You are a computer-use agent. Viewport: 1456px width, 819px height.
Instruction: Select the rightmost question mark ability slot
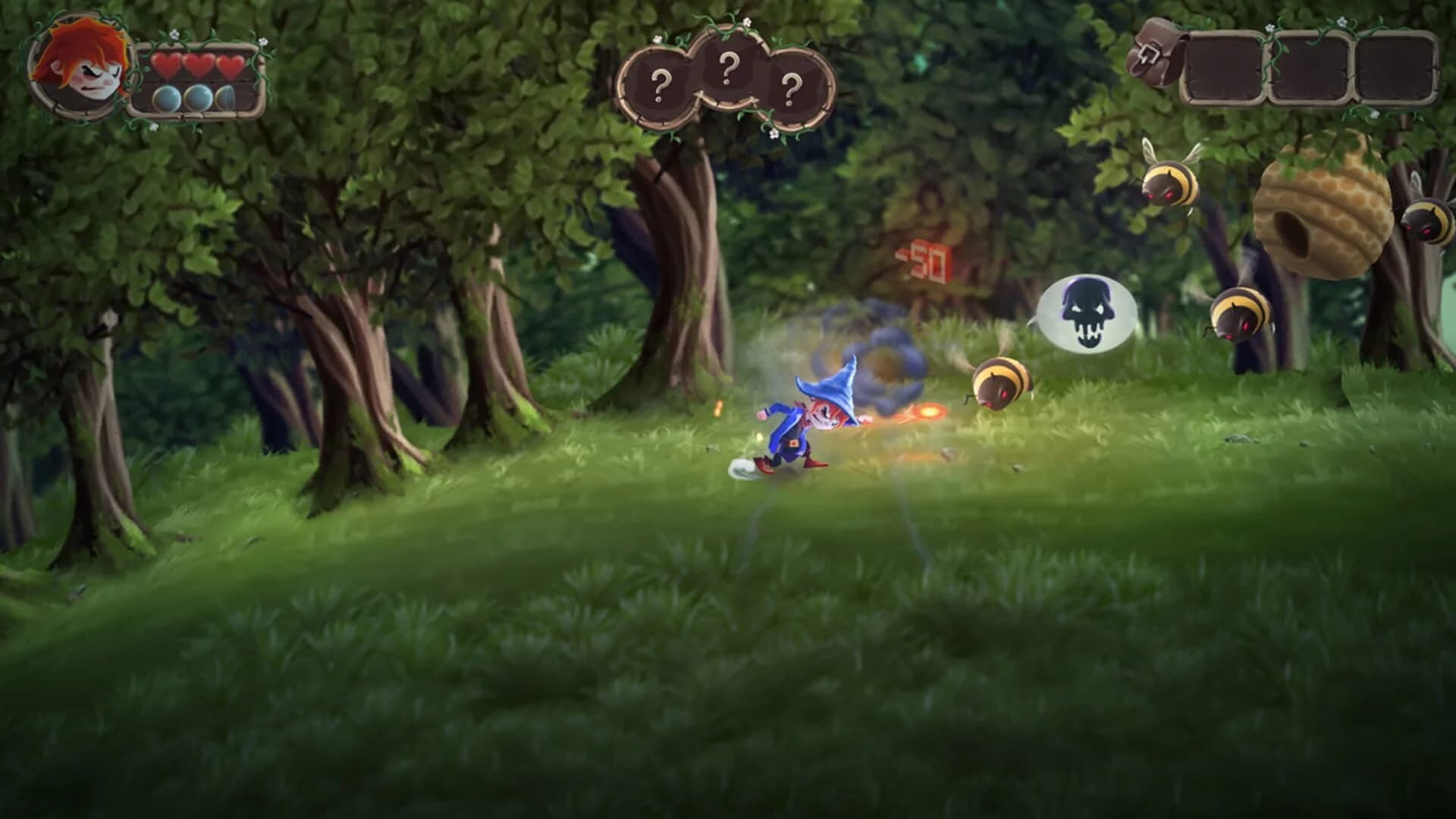tap(791, 86)
